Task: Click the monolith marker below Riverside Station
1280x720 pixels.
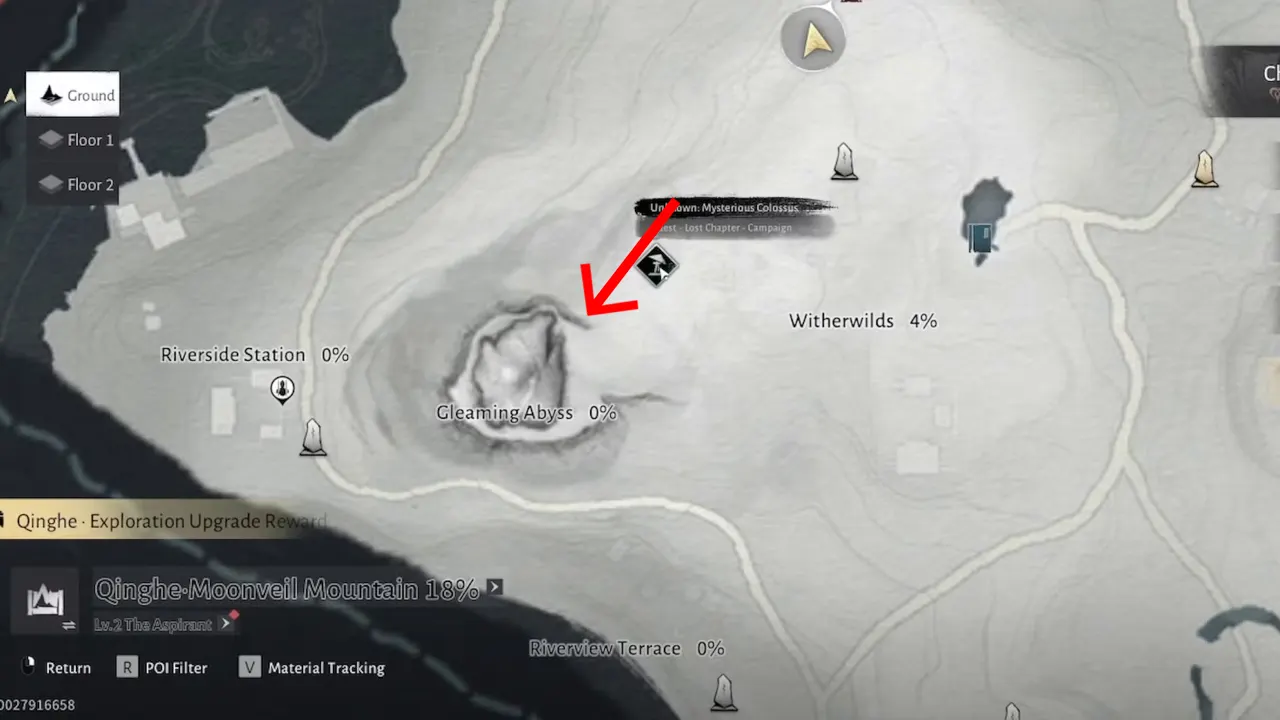Action: [313, 437]
